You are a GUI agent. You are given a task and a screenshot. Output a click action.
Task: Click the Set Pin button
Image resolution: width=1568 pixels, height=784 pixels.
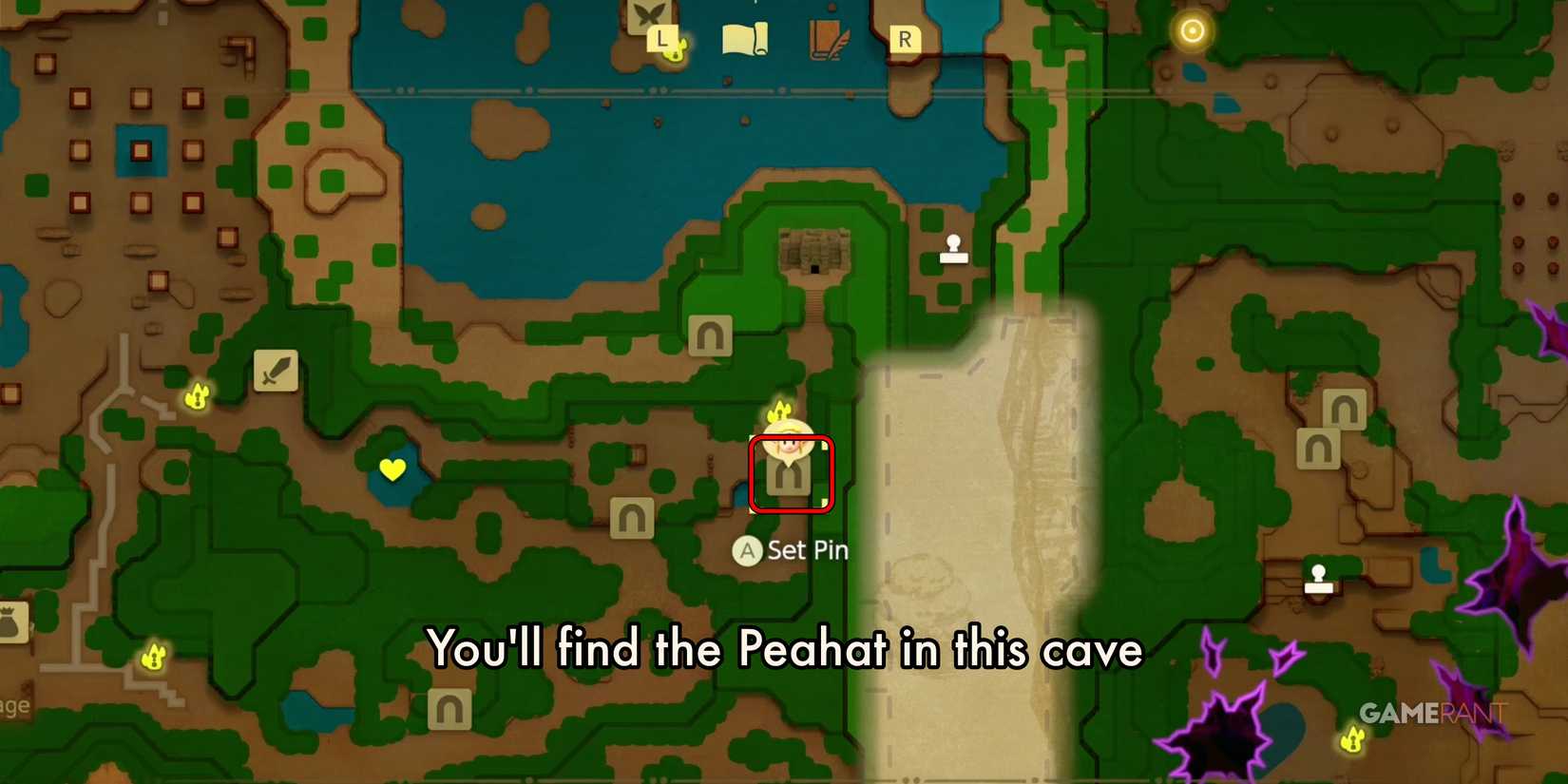pos(789,549)
